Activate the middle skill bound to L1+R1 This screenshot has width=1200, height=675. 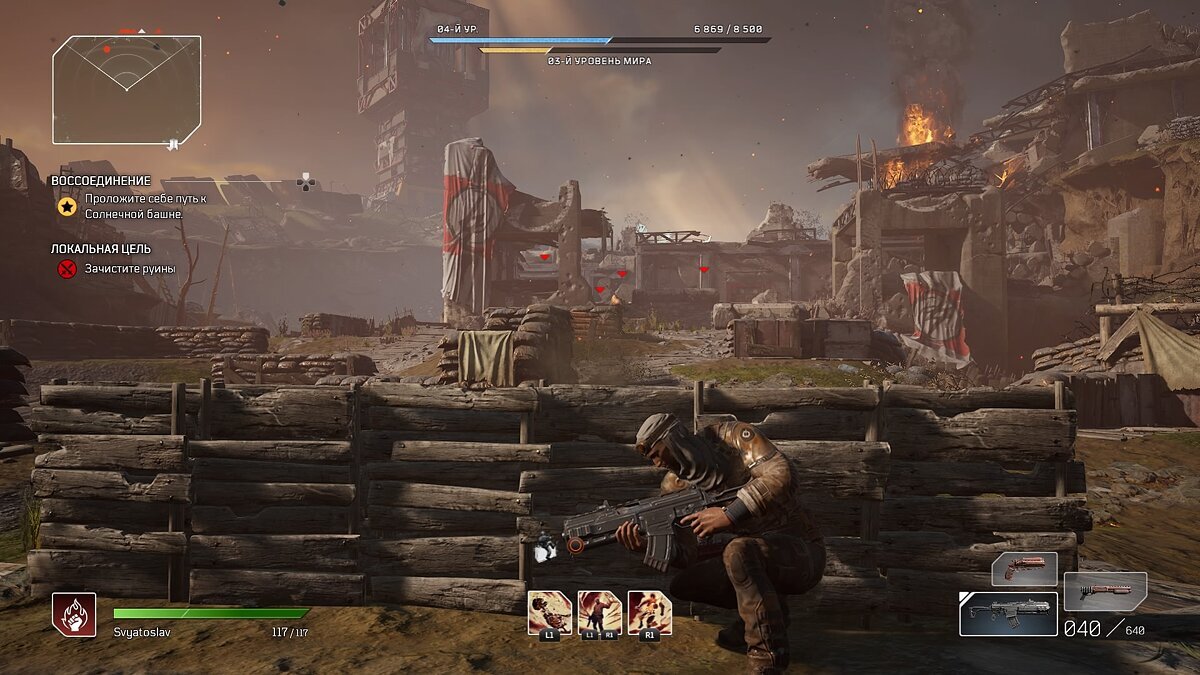click(x=599, y=612)
